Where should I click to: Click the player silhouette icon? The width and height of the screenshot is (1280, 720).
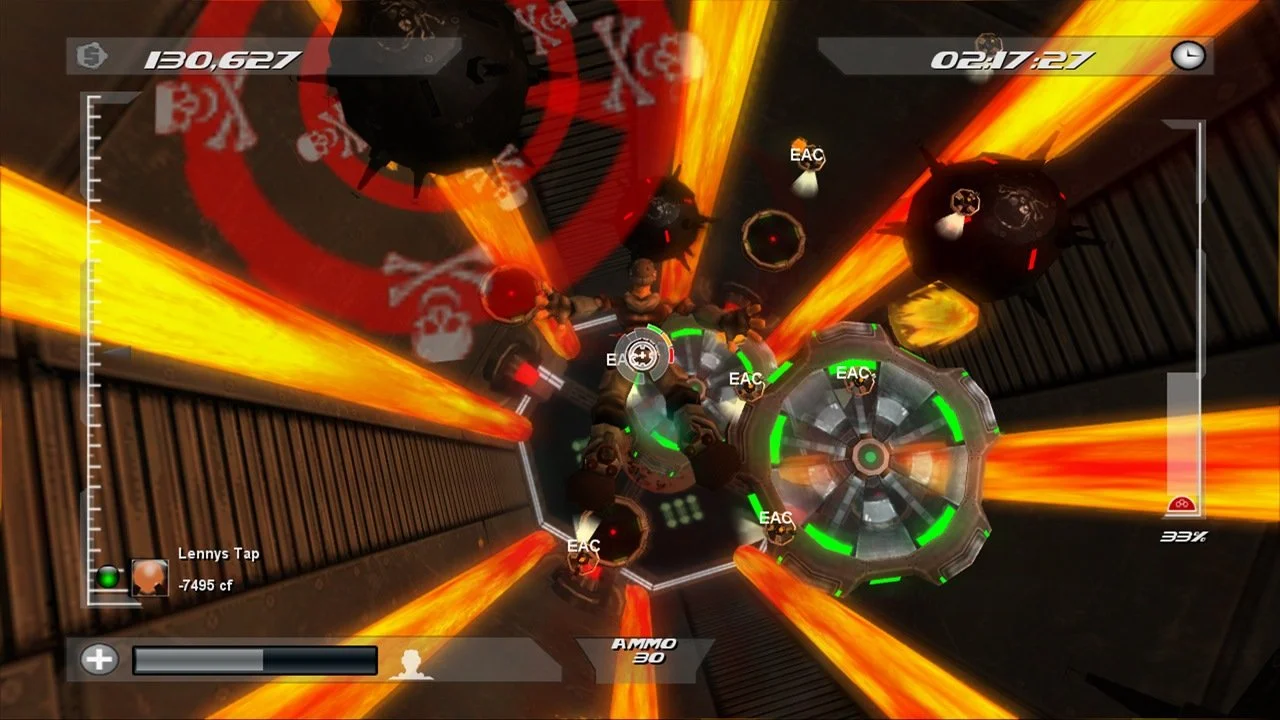(x=411, y=663)
